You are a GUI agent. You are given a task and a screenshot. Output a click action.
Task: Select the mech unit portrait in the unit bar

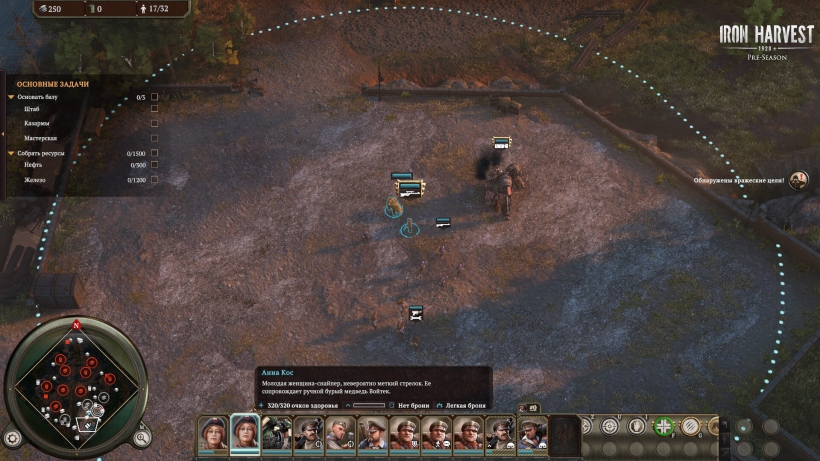[277, 433]
